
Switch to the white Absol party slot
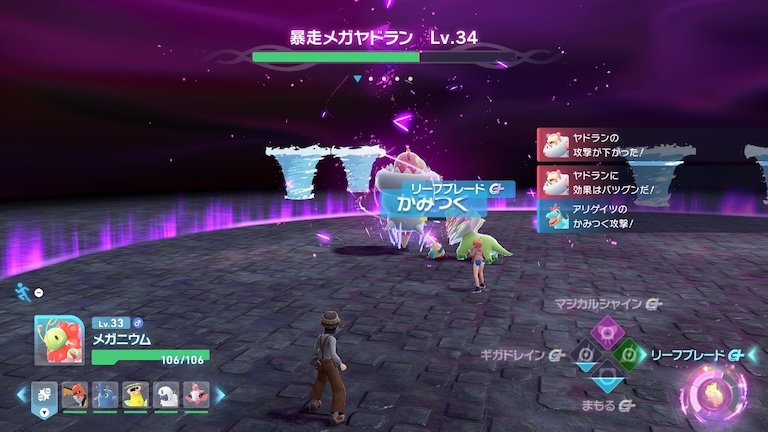pyautogui.click(x=166, y=394)
